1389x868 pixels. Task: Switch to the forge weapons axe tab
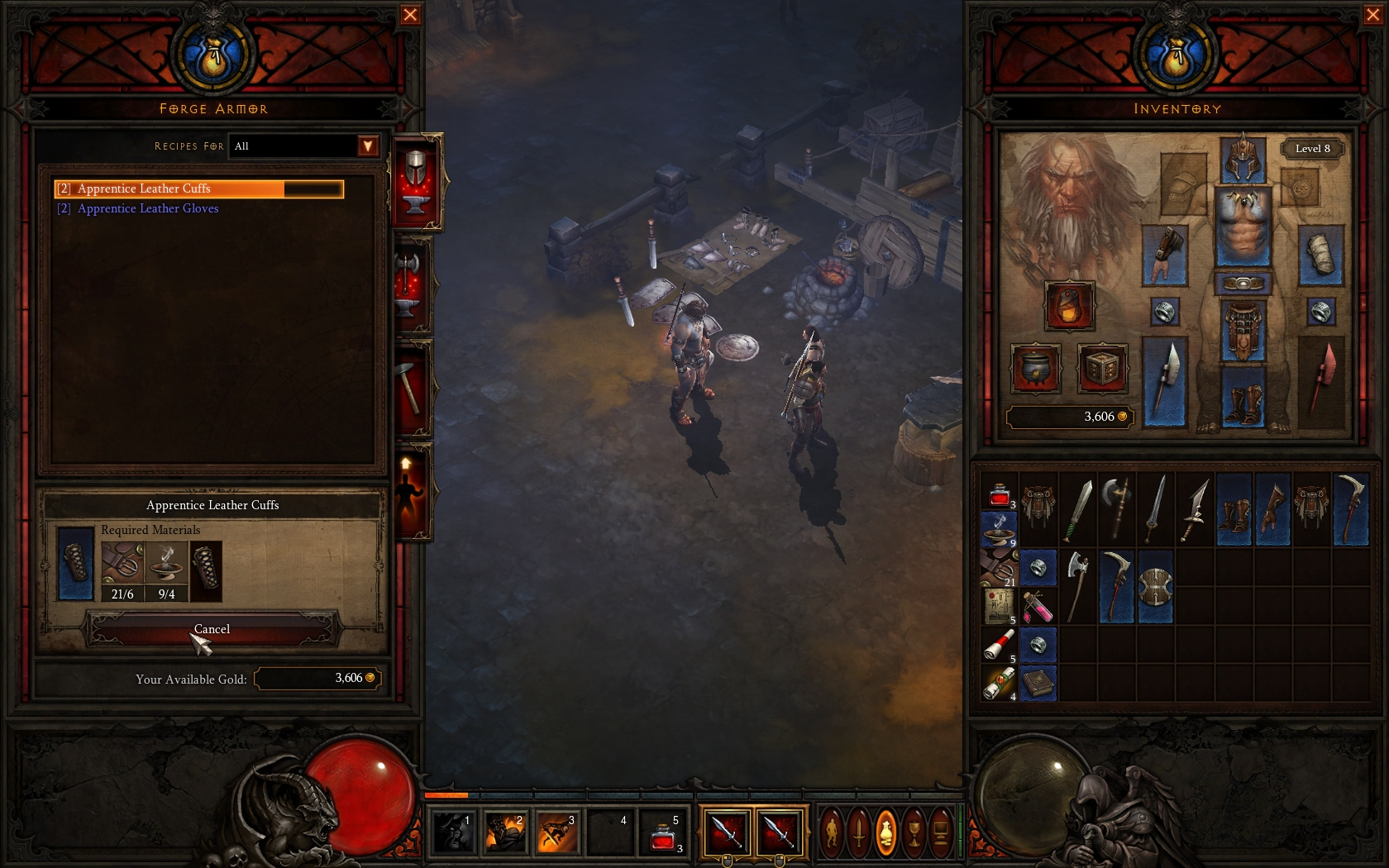412,285
